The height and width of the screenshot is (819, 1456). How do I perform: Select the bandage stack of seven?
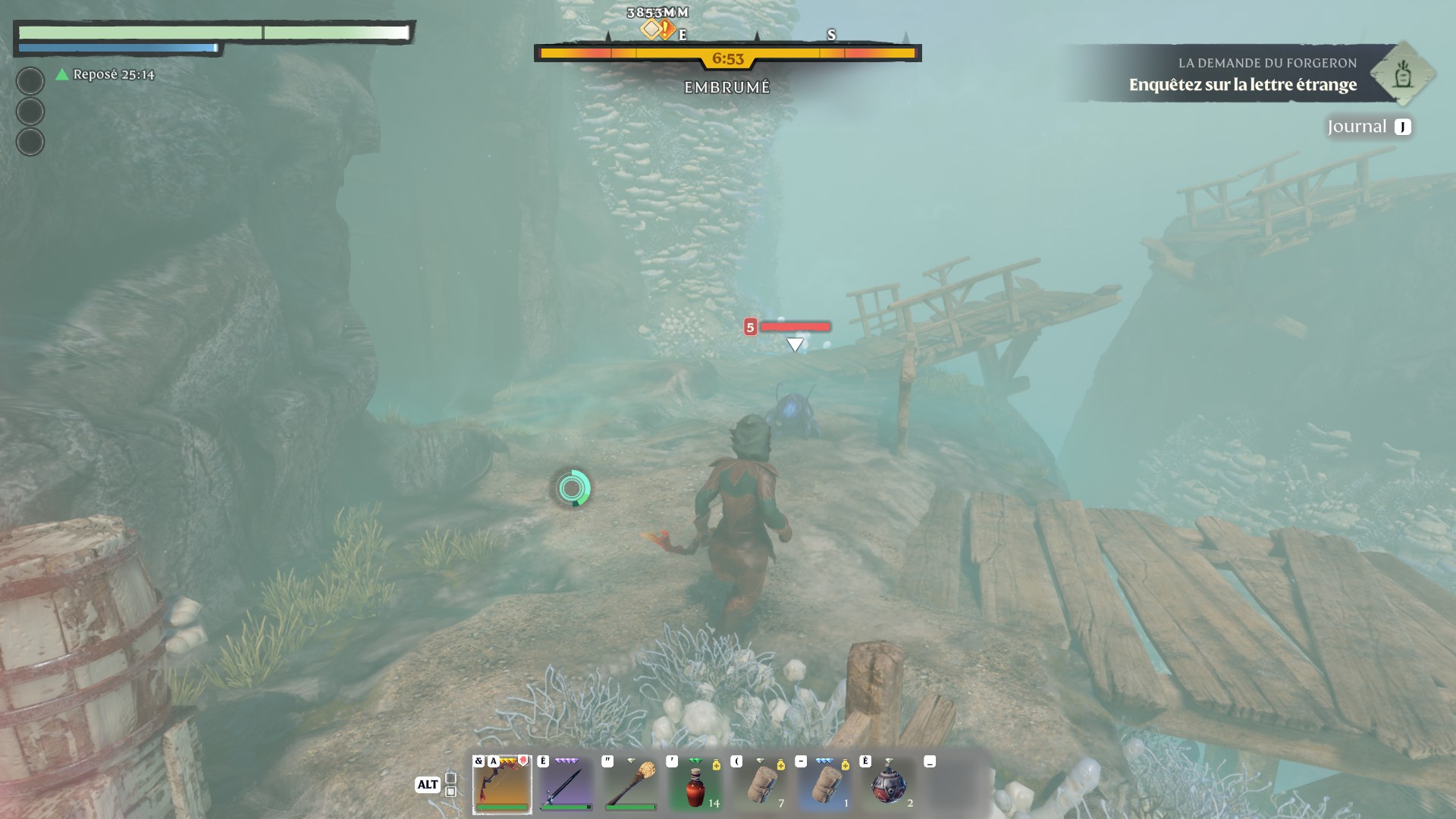point(760,784)
